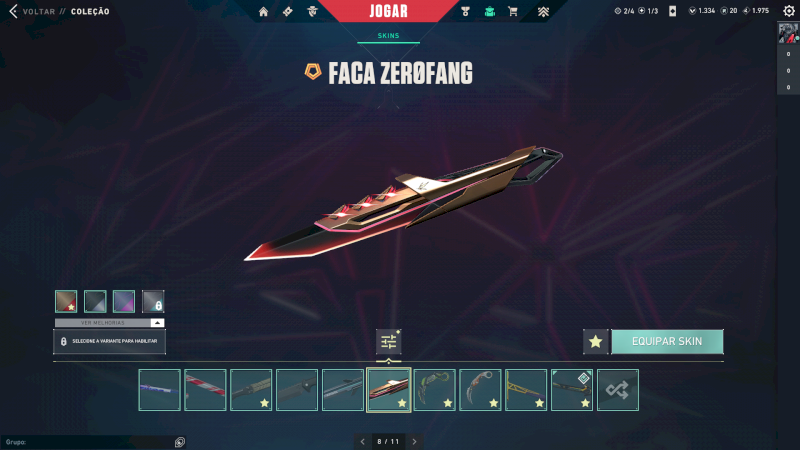Go to the next skin page arrow
Viewport: 800px width, 450px height.
pos(414,441)
